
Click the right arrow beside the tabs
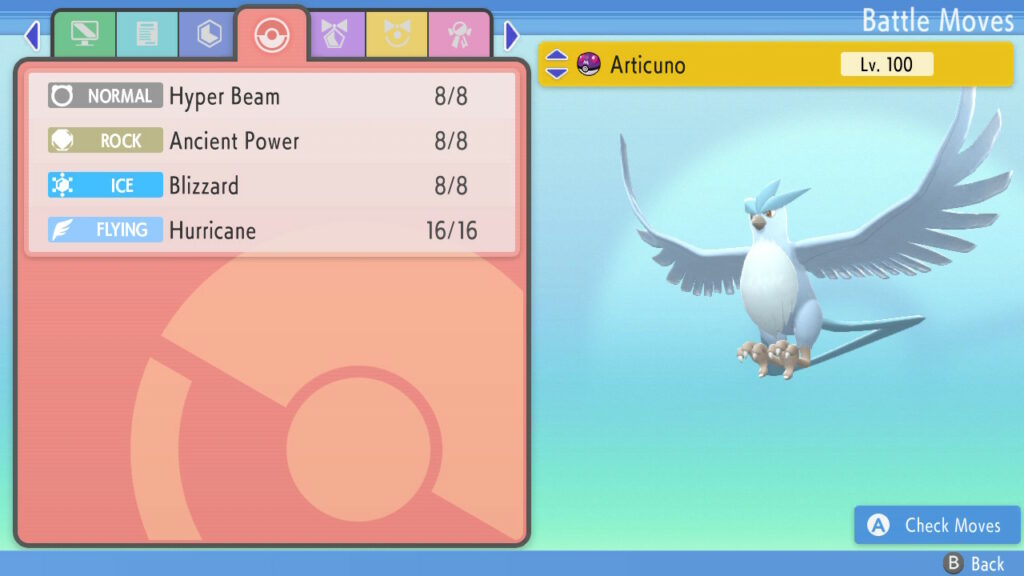point(512,36)
